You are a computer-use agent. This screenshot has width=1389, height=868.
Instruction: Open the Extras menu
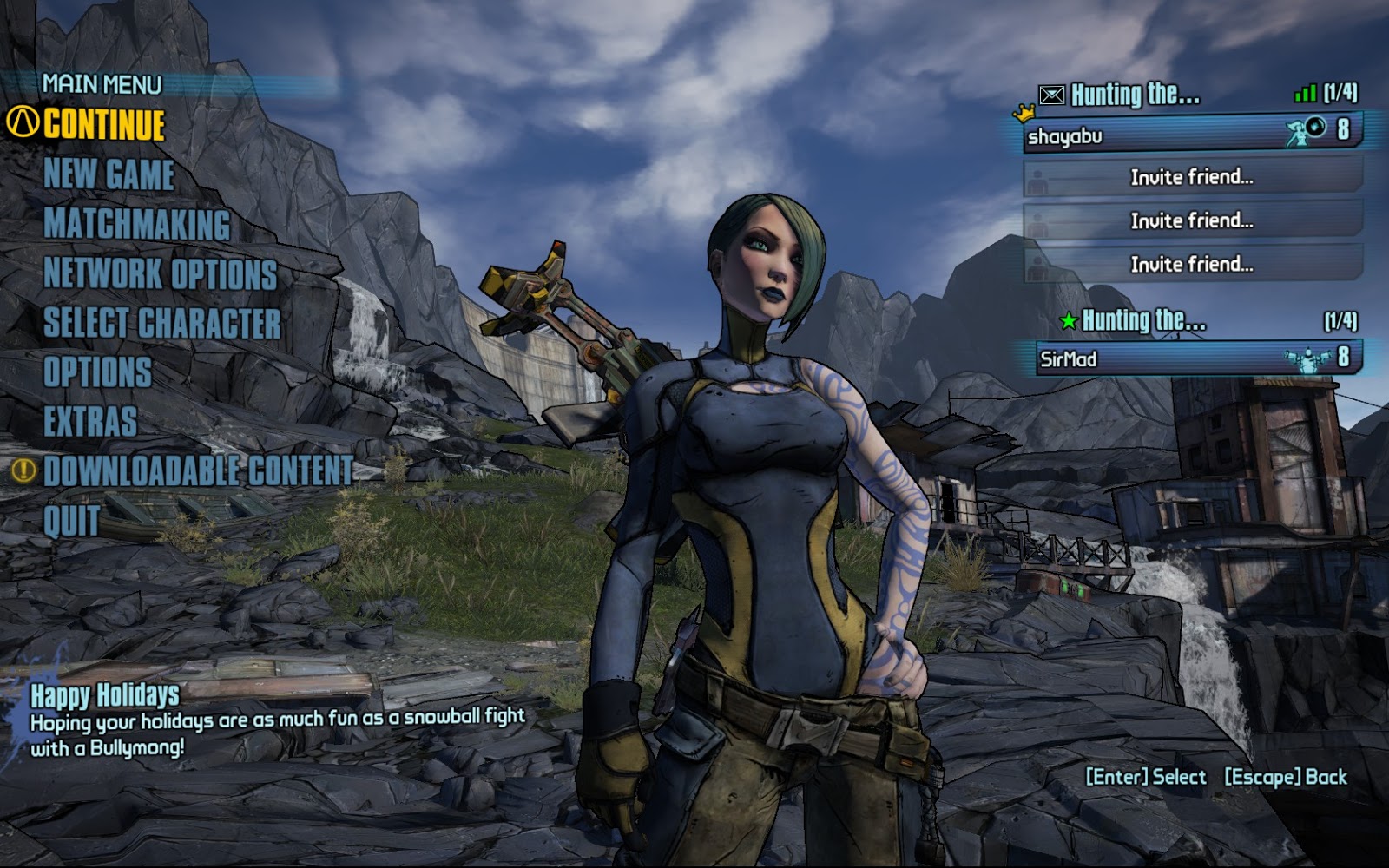(x=90, y=422)
